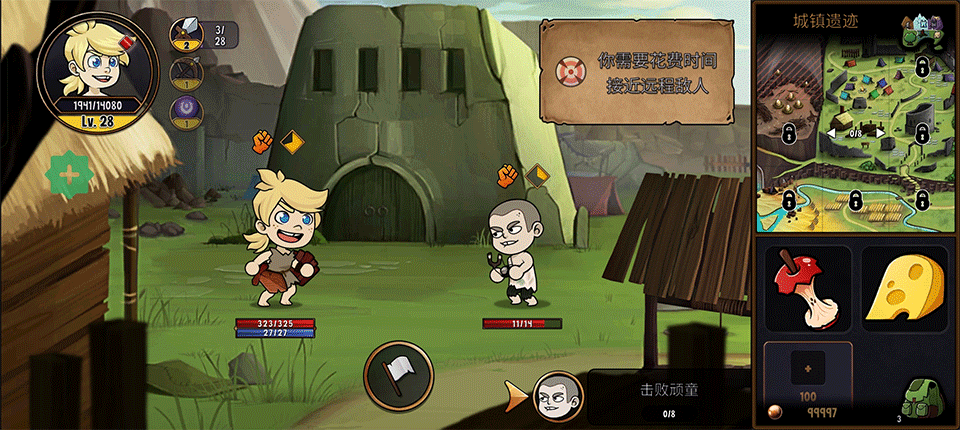Click the bald brat quest target portrait
This screenshot has width=960, height=430.
557,396
